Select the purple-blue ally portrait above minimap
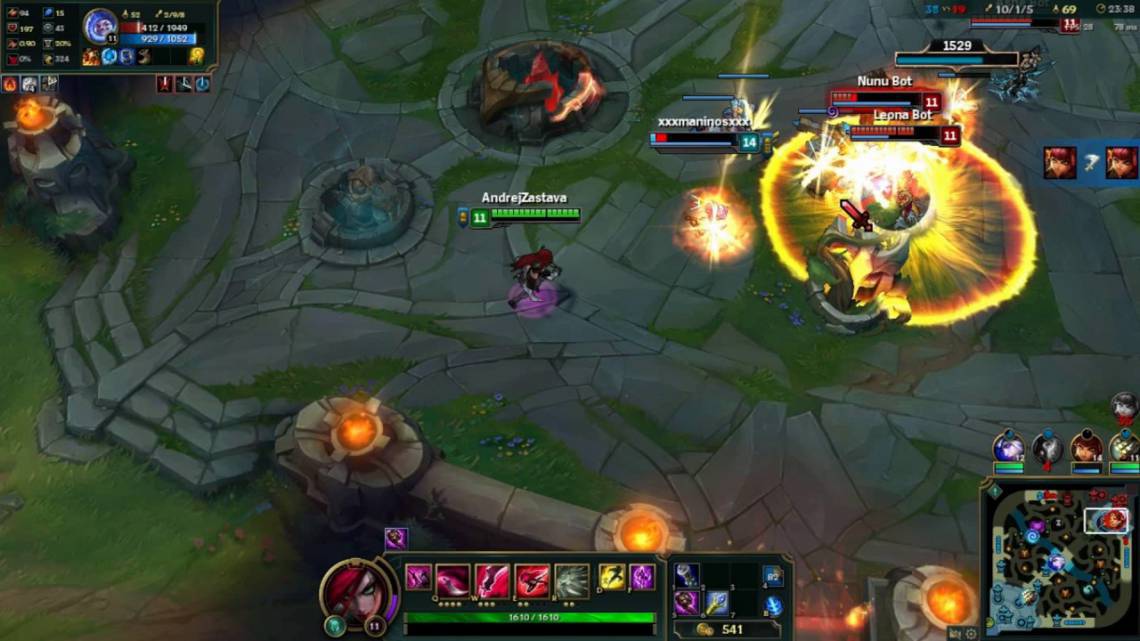Screen dimensions: 1140x641 tap(1008, 447)
